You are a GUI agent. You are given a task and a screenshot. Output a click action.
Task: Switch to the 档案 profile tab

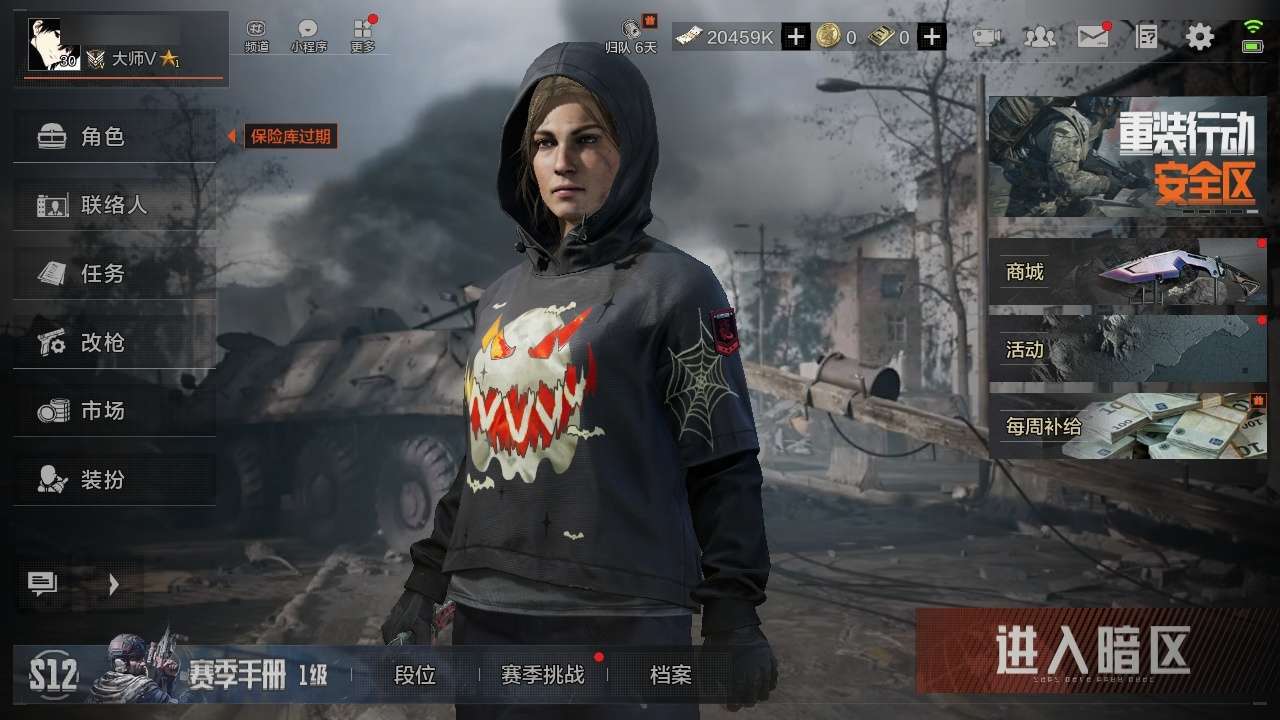(670, 676)
